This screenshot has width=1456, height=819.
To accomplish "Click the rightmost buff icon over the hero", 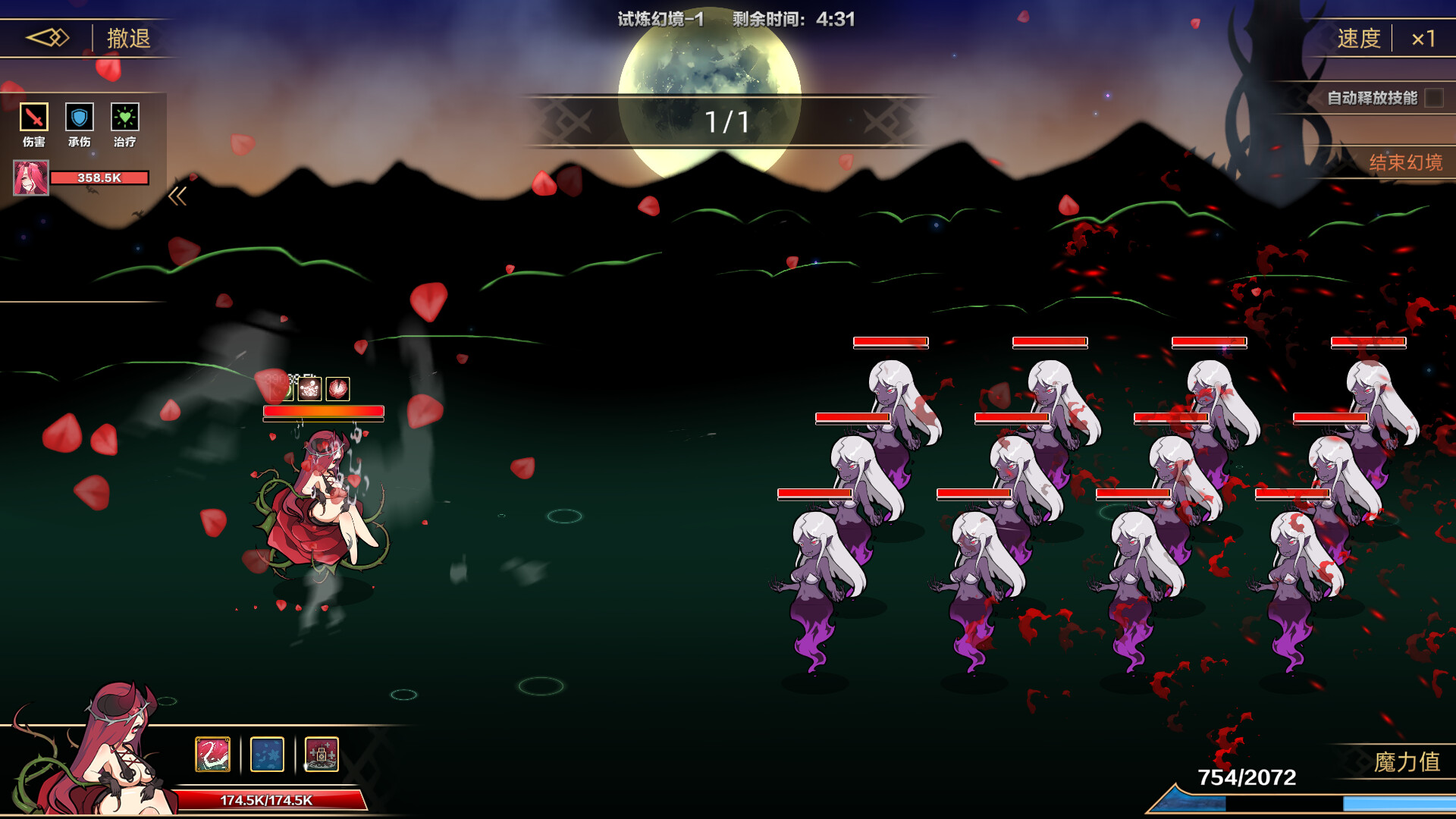I will [x=337, y=389].
